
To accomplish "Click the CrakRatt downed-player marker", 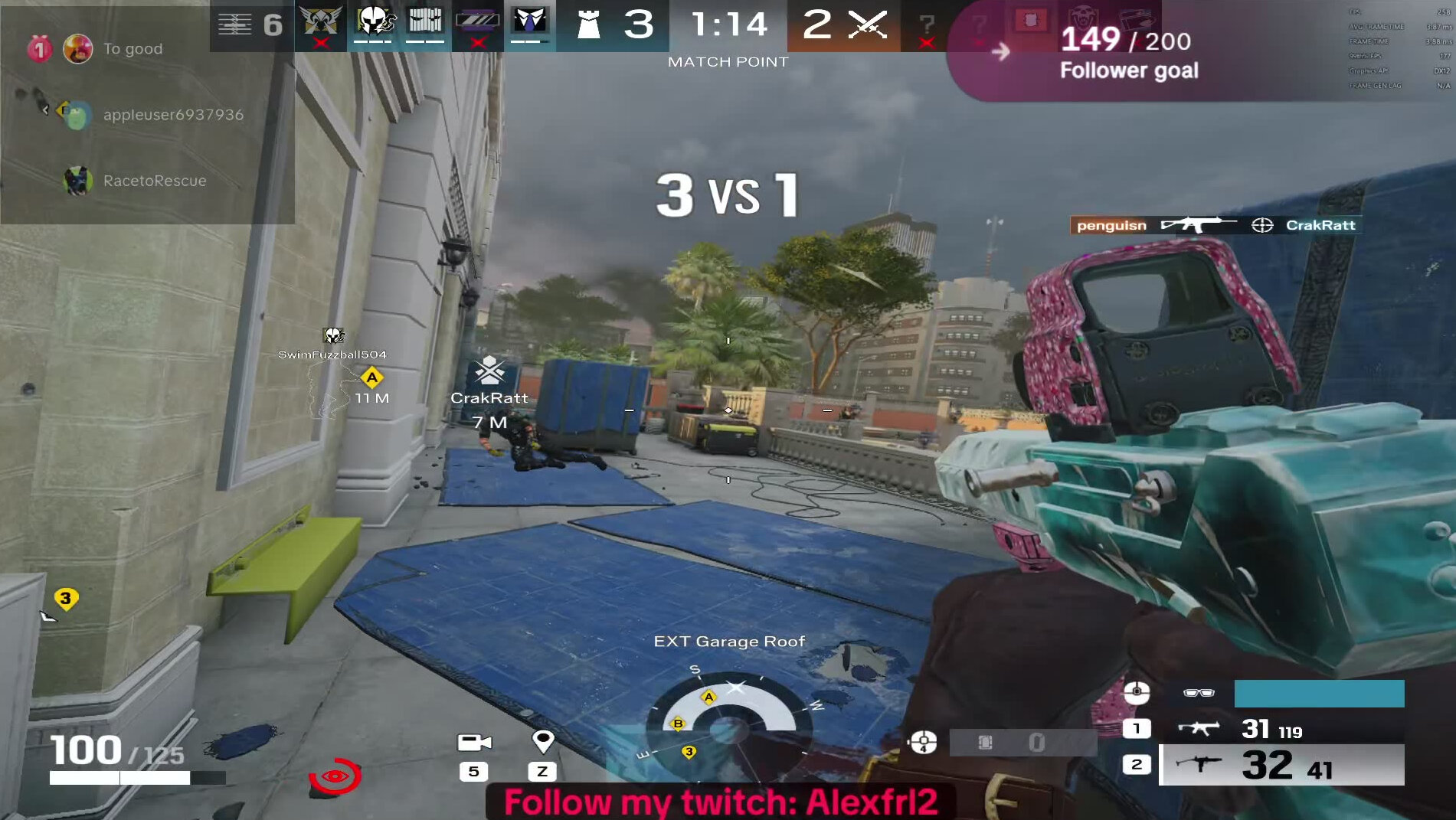I will click(489, 372).
